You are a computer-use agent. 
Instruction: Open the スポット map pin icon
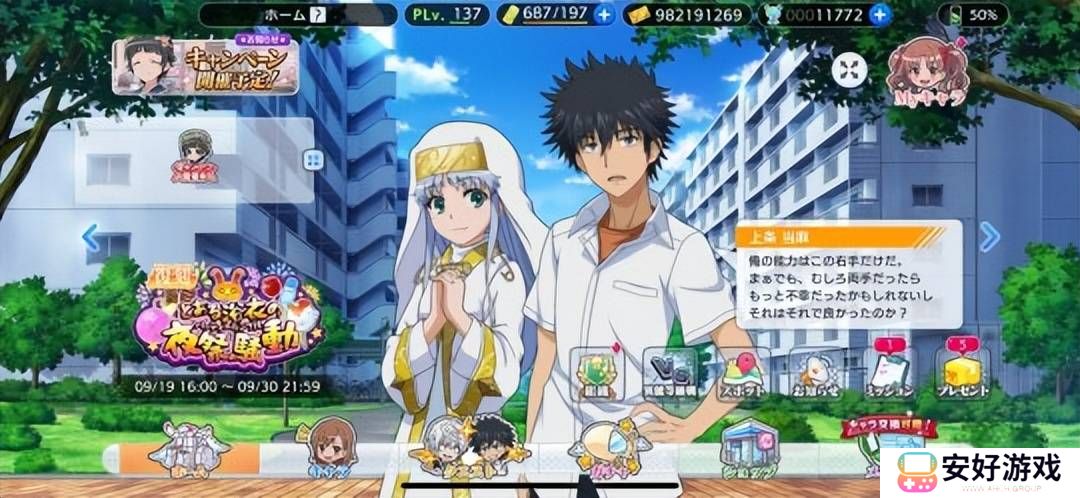[742, 372]
